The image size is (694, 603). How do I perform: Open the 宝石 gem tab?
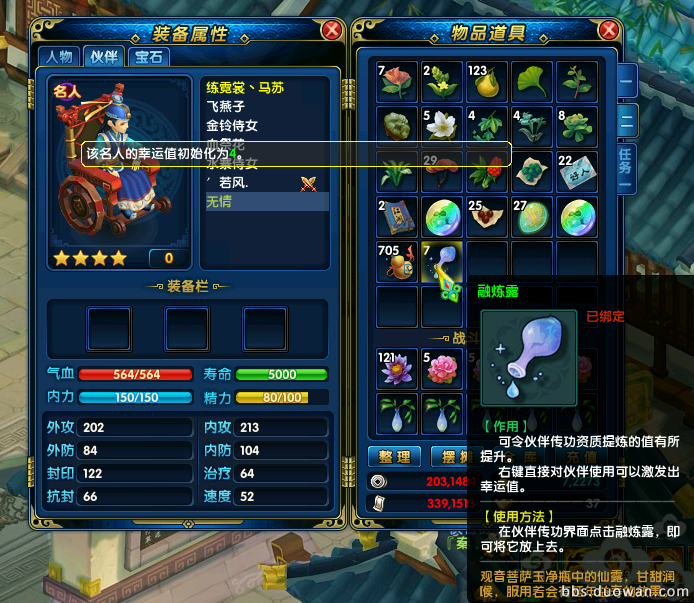[147, 57]
